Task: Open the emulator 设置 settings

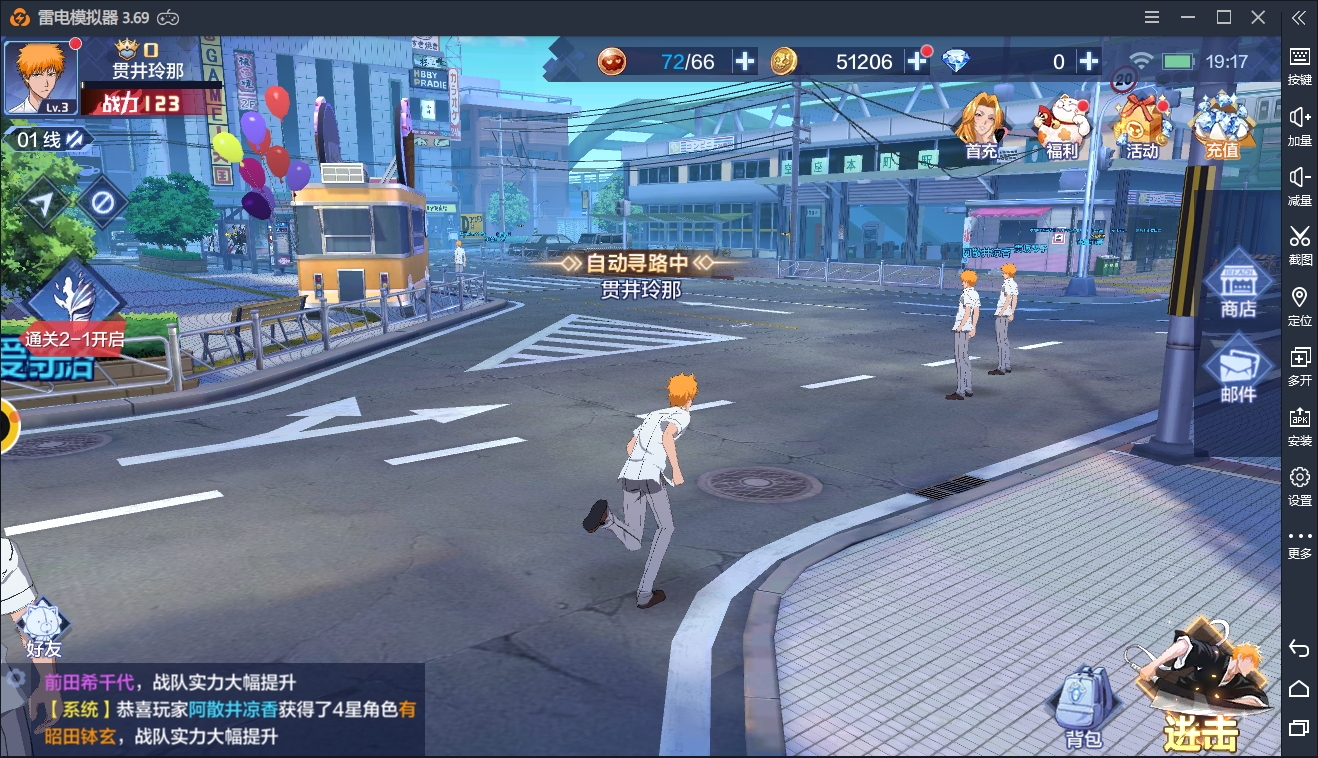Action: coord(1299,486)
